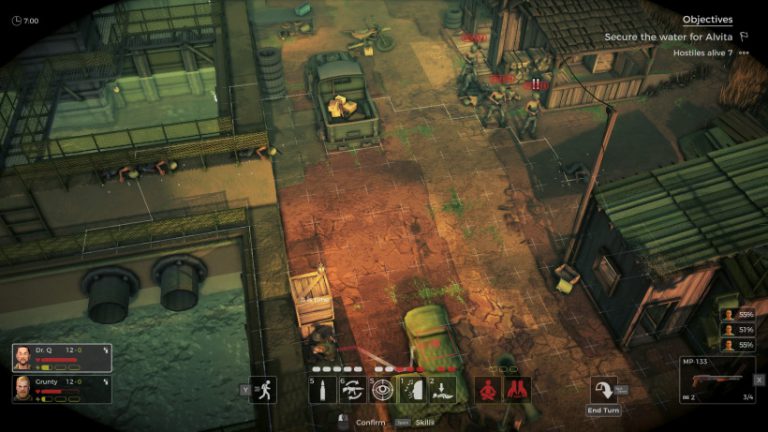768x432 pixels.
Task: Expand the Hostiles alive options dots
Action: tap(743, 52)
